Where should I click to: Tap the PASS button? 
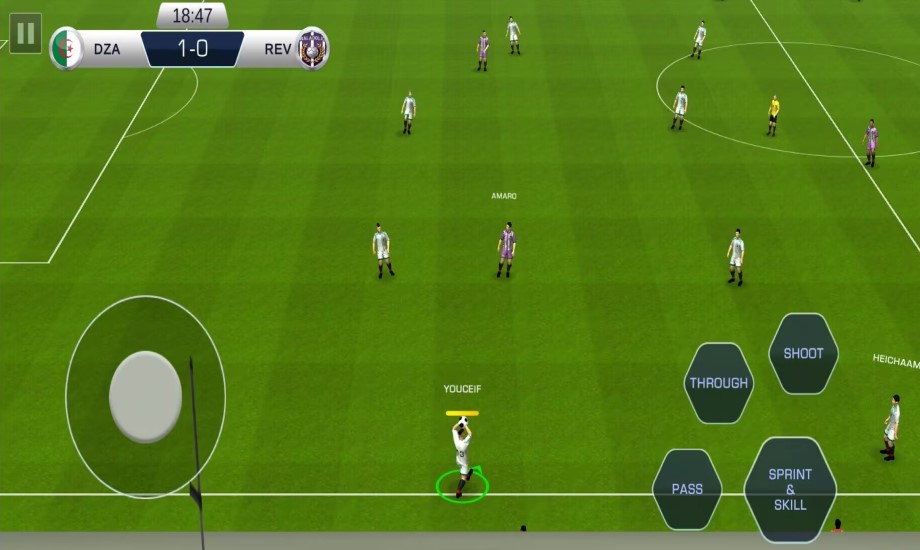(x=687, y=489)
